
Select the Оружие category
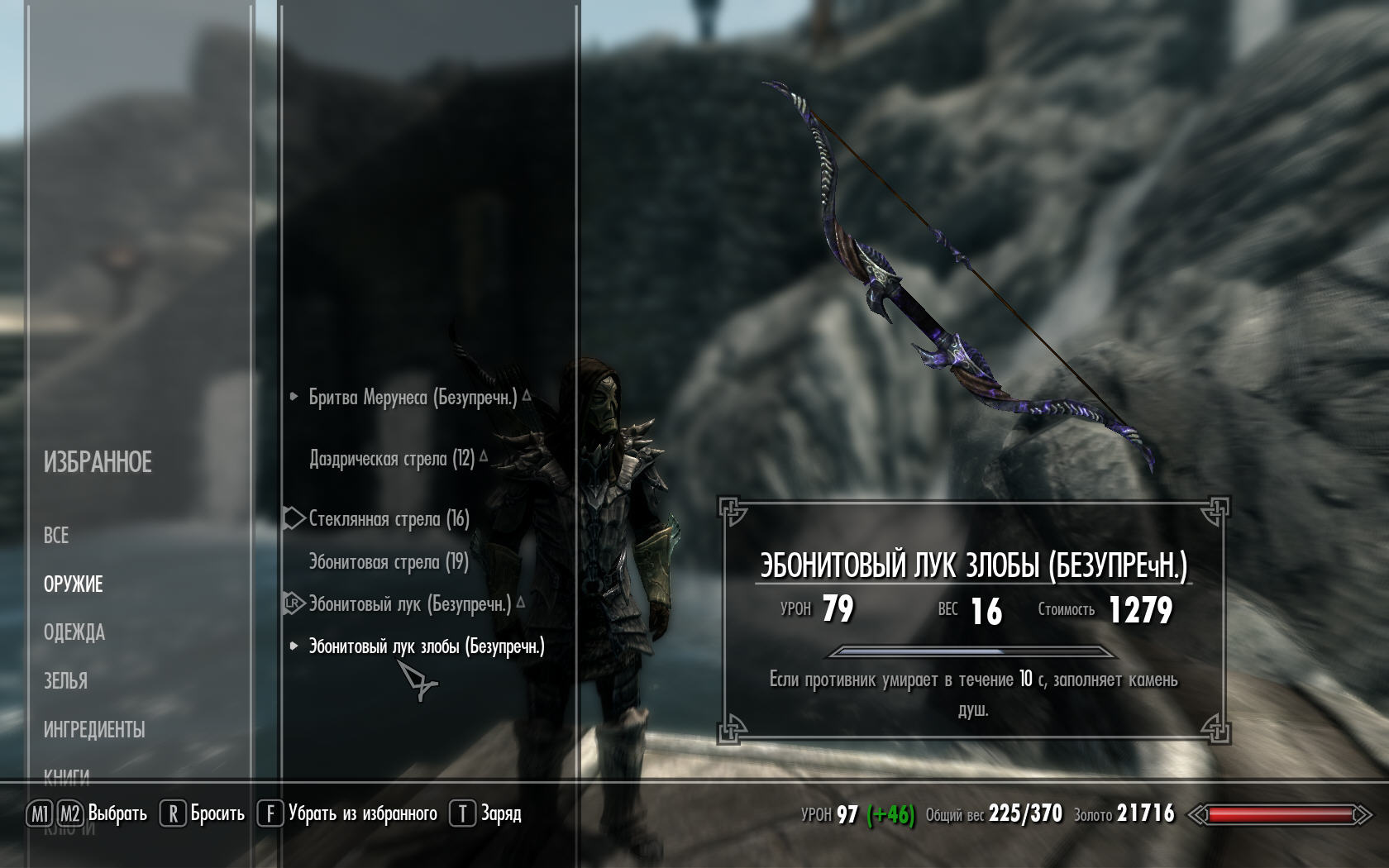pos(74,584)
